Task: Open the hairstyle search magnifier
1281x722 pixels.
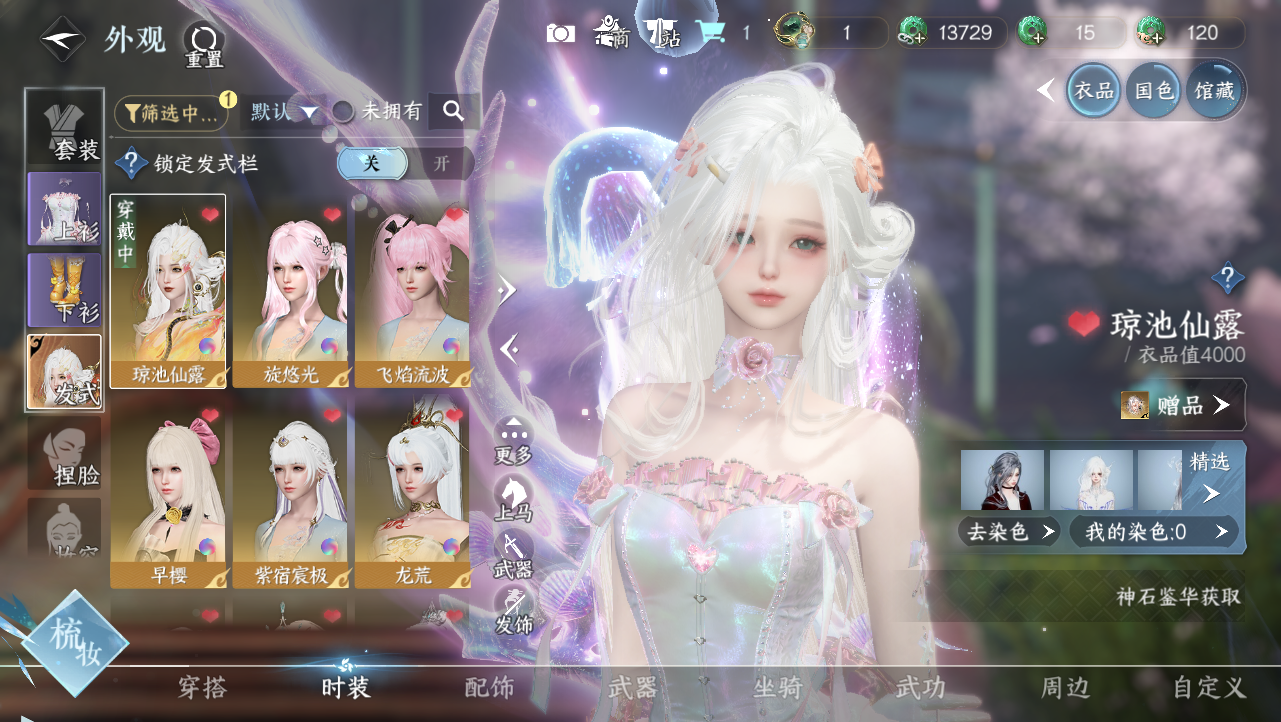Action: tap(454, 112)
